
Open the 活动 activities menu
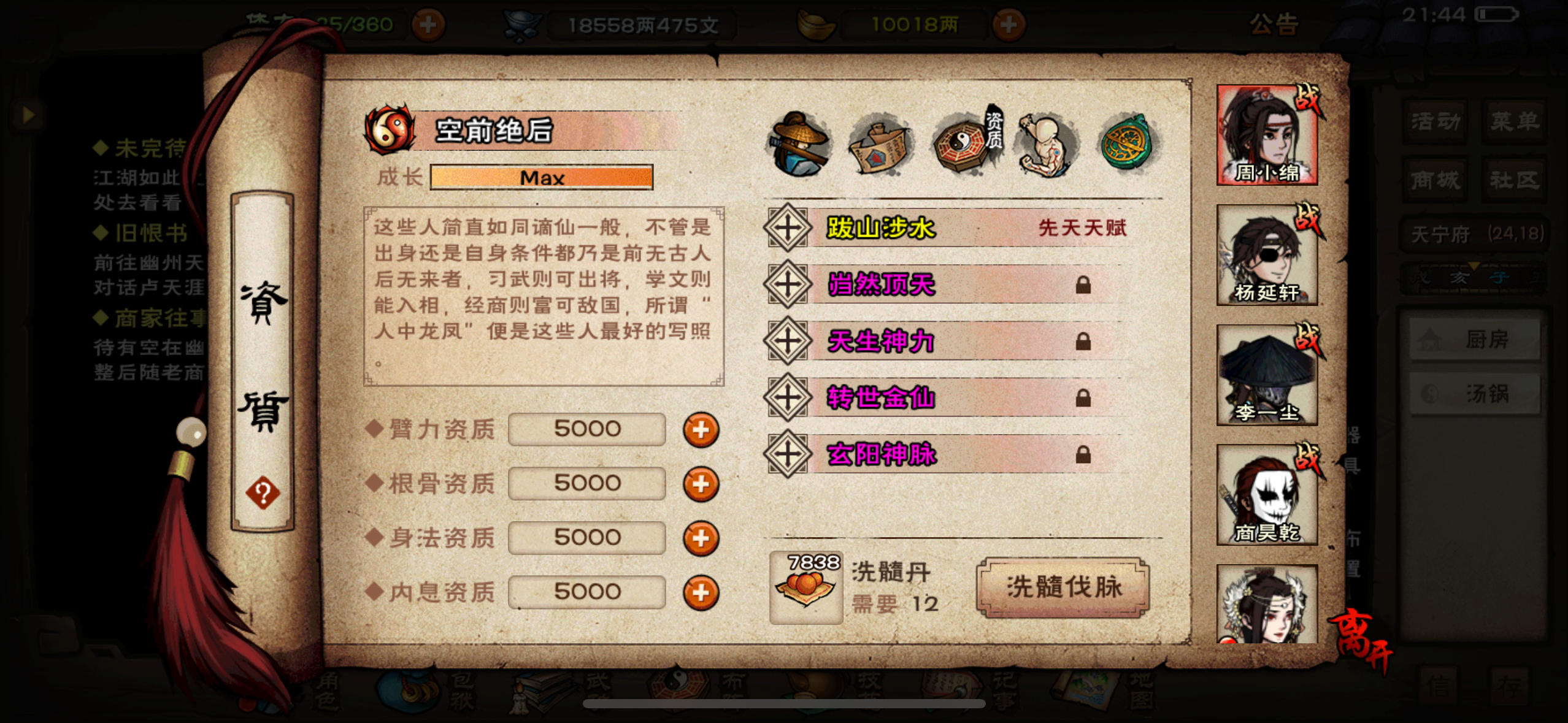click(x=1434, y=121)
